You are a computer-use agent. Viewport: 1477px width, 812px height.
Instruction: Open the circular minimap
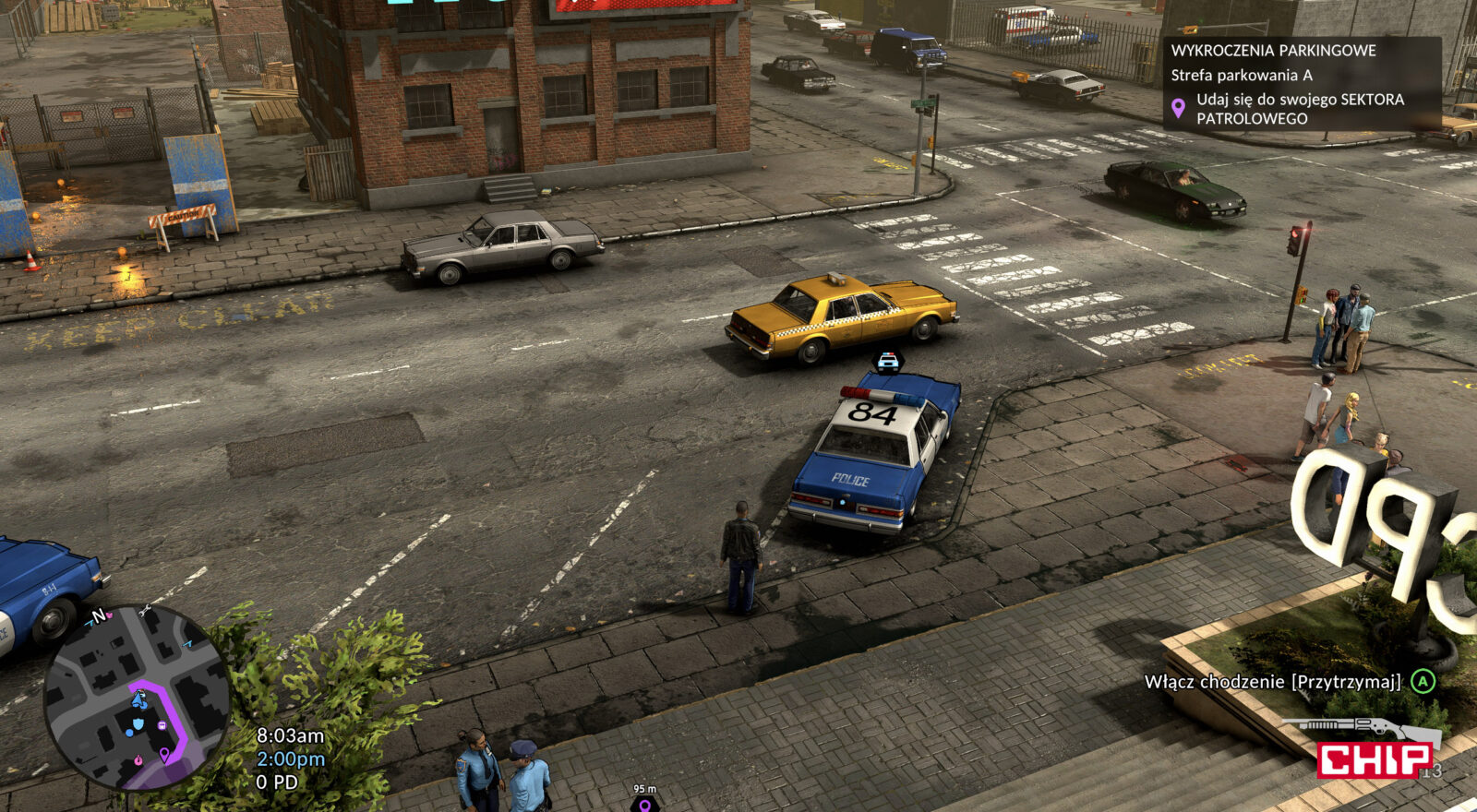pyautogui.click(x=137, y=697)
